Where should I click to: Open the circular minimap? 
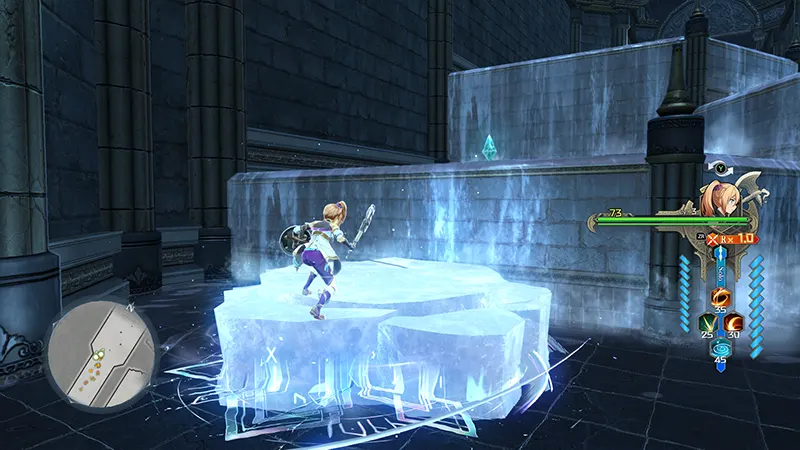(99, 345)
